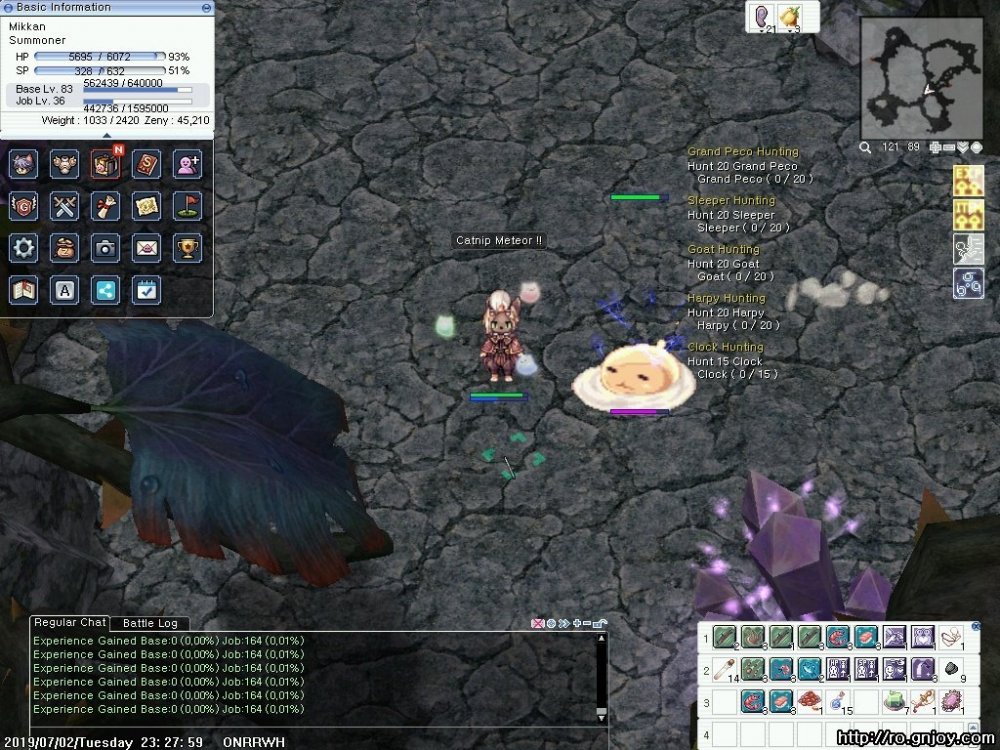Open the world map parchment icon
The image size is (1000, 750).
coord(147,206)
